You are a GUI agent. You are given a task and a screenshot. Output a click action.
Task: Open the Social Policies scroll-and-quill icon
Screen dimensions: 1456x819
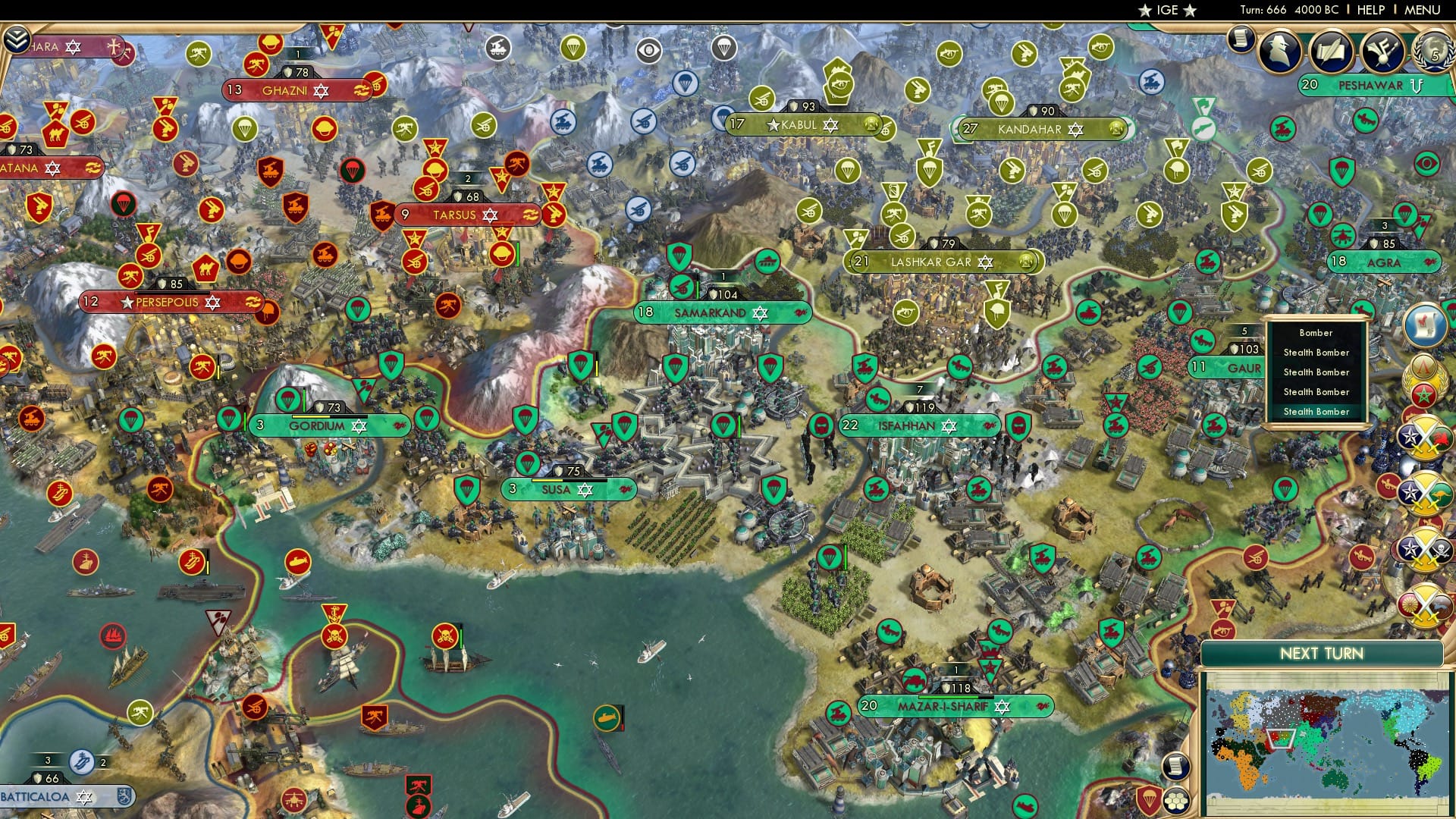(1331, 49)
